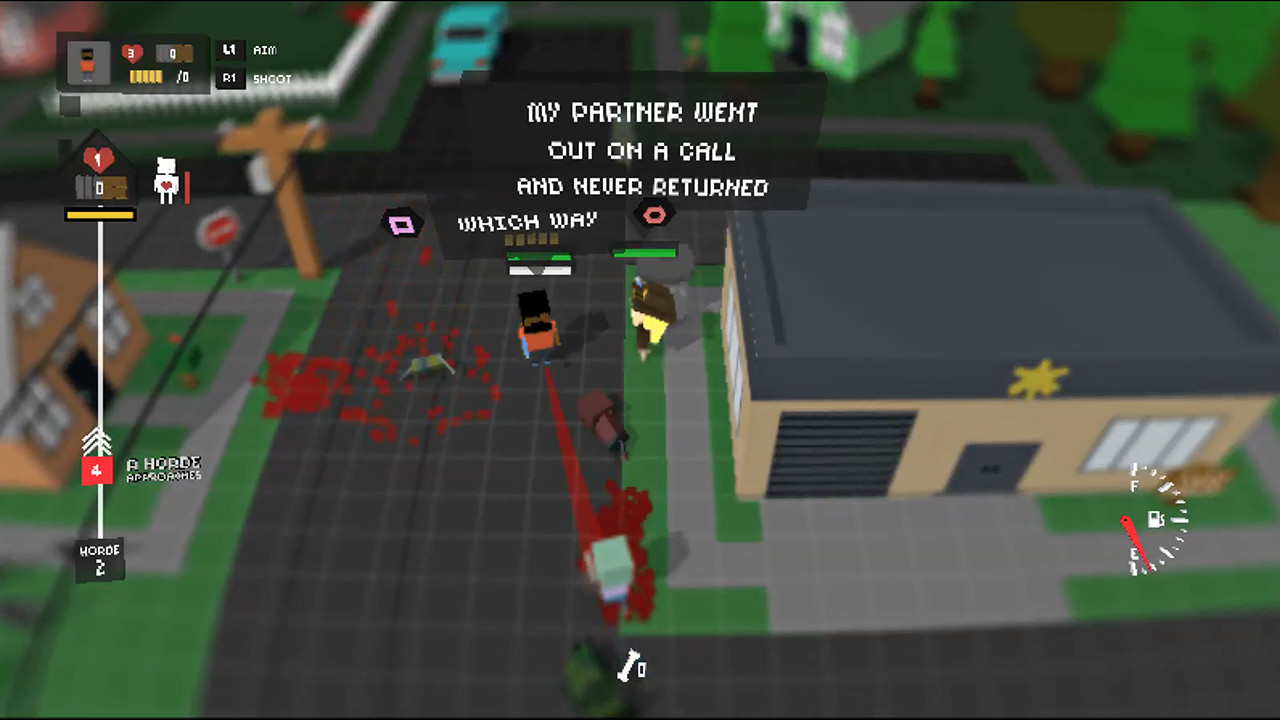Toggle the R1 SHOOT control prompt
The width and height of the screenshot is (1280, 720).
point(252,79)
